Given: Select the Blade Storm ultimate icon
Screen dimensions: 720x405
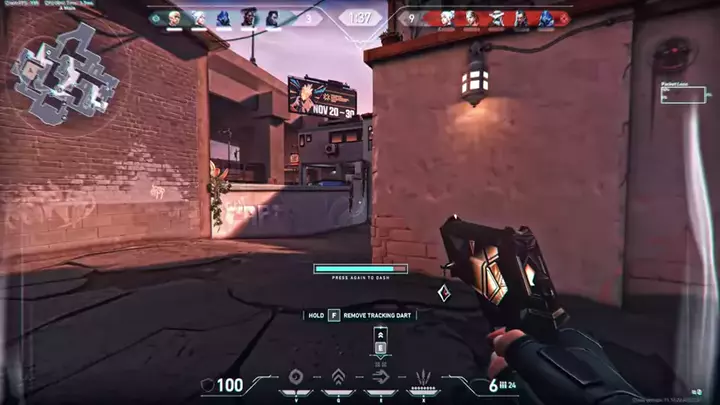Looking at the screenshot, I should click(x=423, y=379).
